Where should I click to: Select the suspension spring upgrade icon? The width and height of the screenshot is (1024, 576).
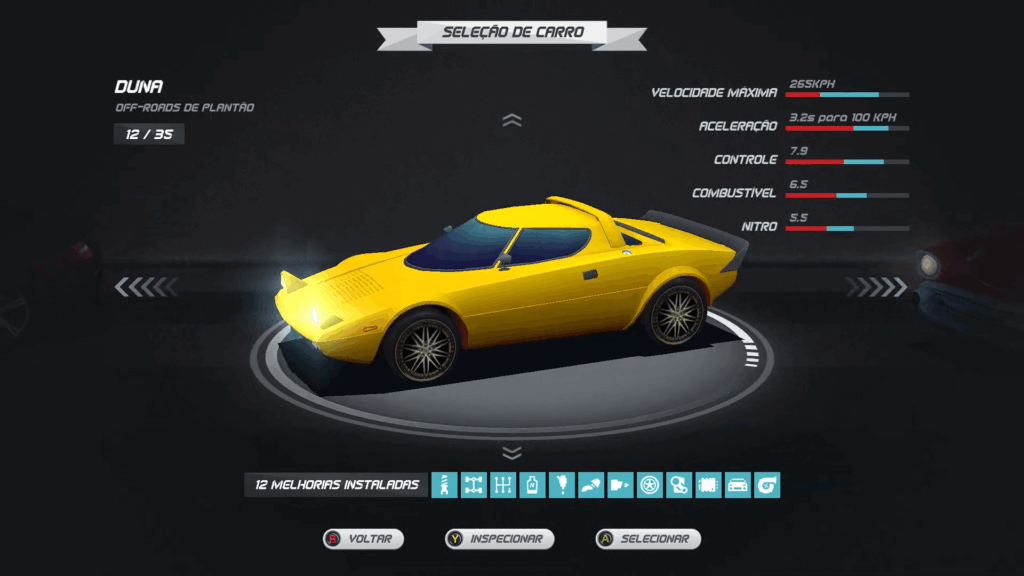tap(444, 486)
